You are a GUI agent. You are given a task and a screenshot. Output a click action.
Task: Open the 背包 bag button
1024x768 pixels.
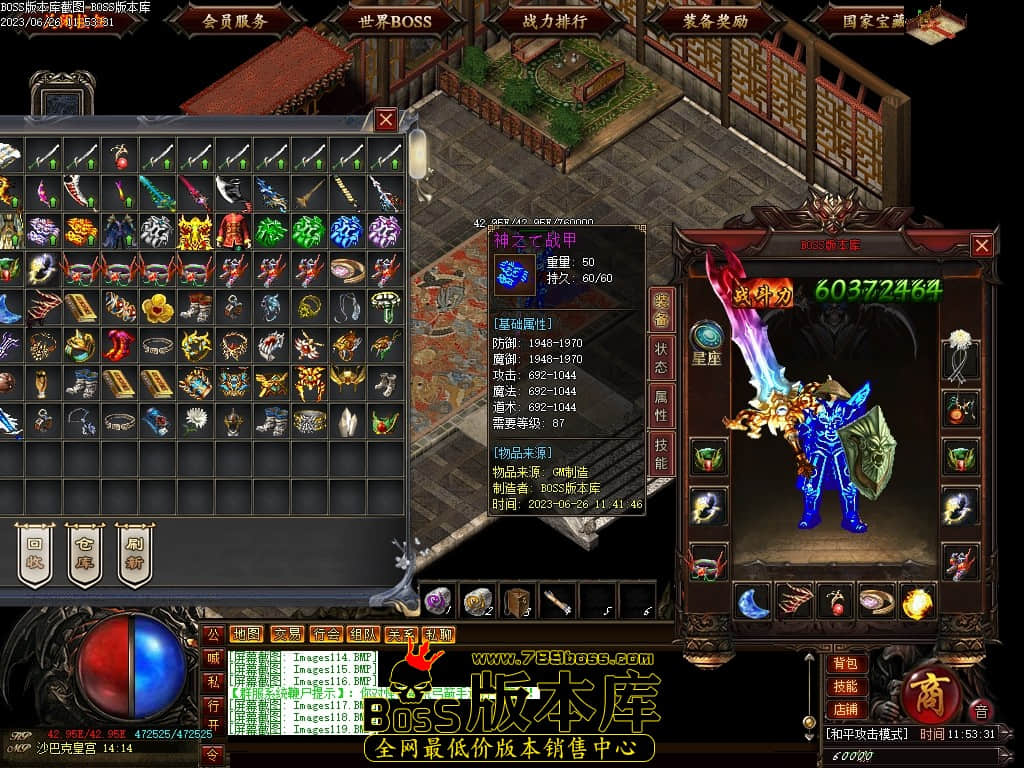coord(846,664)
